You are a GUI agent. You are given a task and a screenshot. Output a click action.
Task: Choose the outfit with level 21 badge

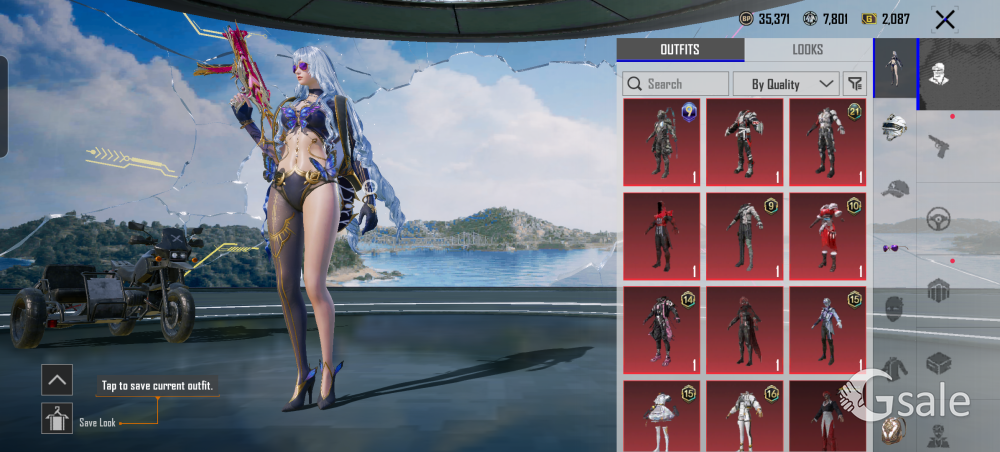[827, 142]
